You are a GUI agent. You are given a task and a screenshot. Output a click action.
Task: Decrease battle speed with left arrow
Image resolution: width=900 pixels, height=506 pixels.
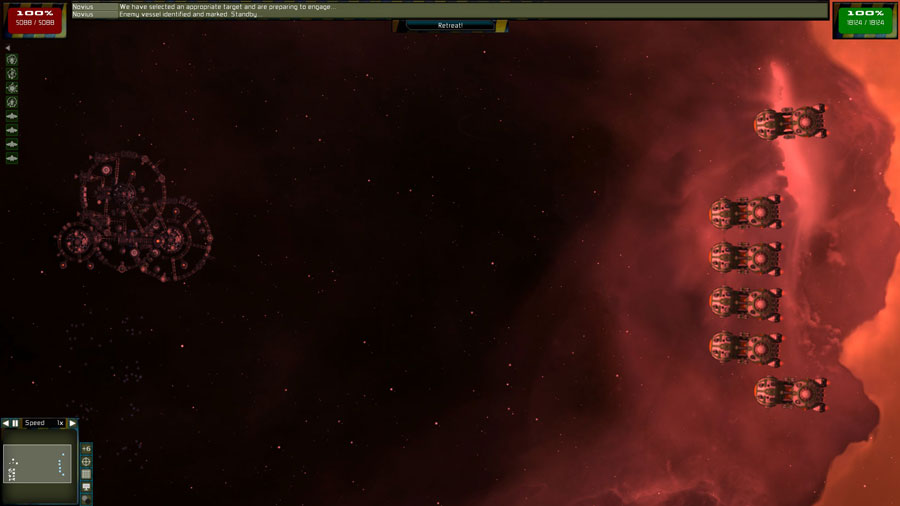coord(5,423)
